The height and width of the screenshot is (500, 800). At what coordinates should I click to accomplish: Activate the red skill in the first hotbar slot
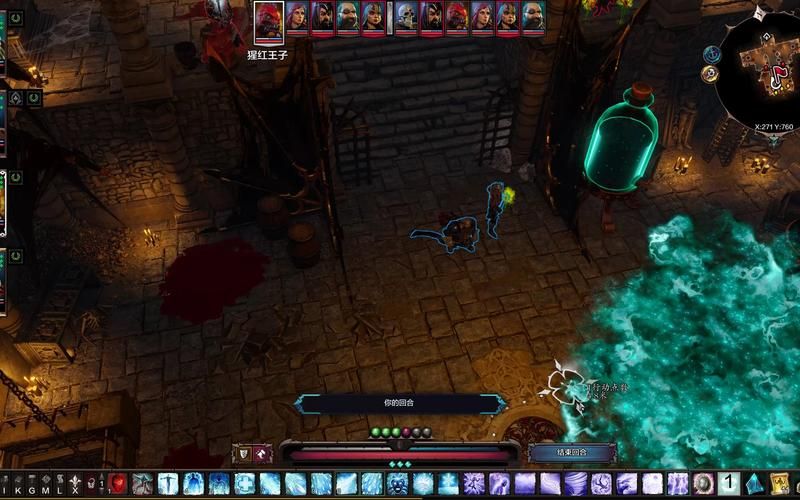pos(118,485)
